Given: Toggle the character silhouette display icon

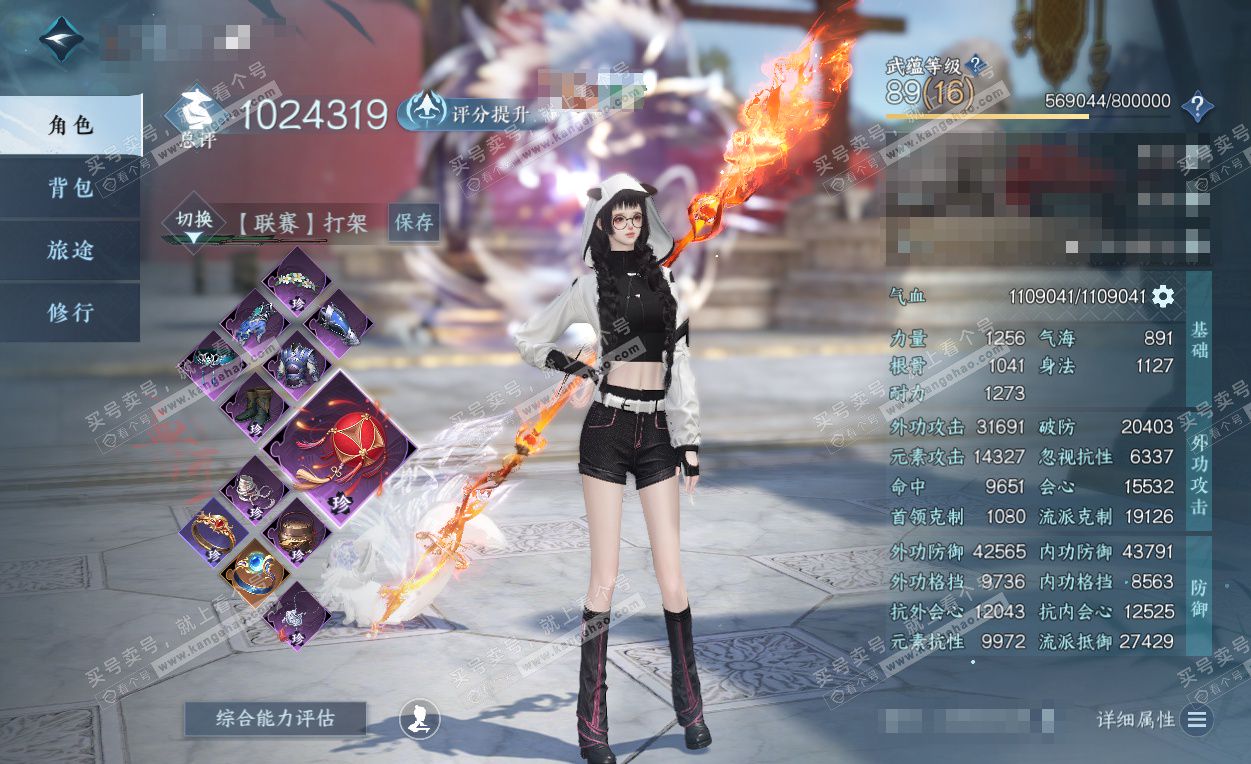Looking at the screenshot, I should point(420,718).
